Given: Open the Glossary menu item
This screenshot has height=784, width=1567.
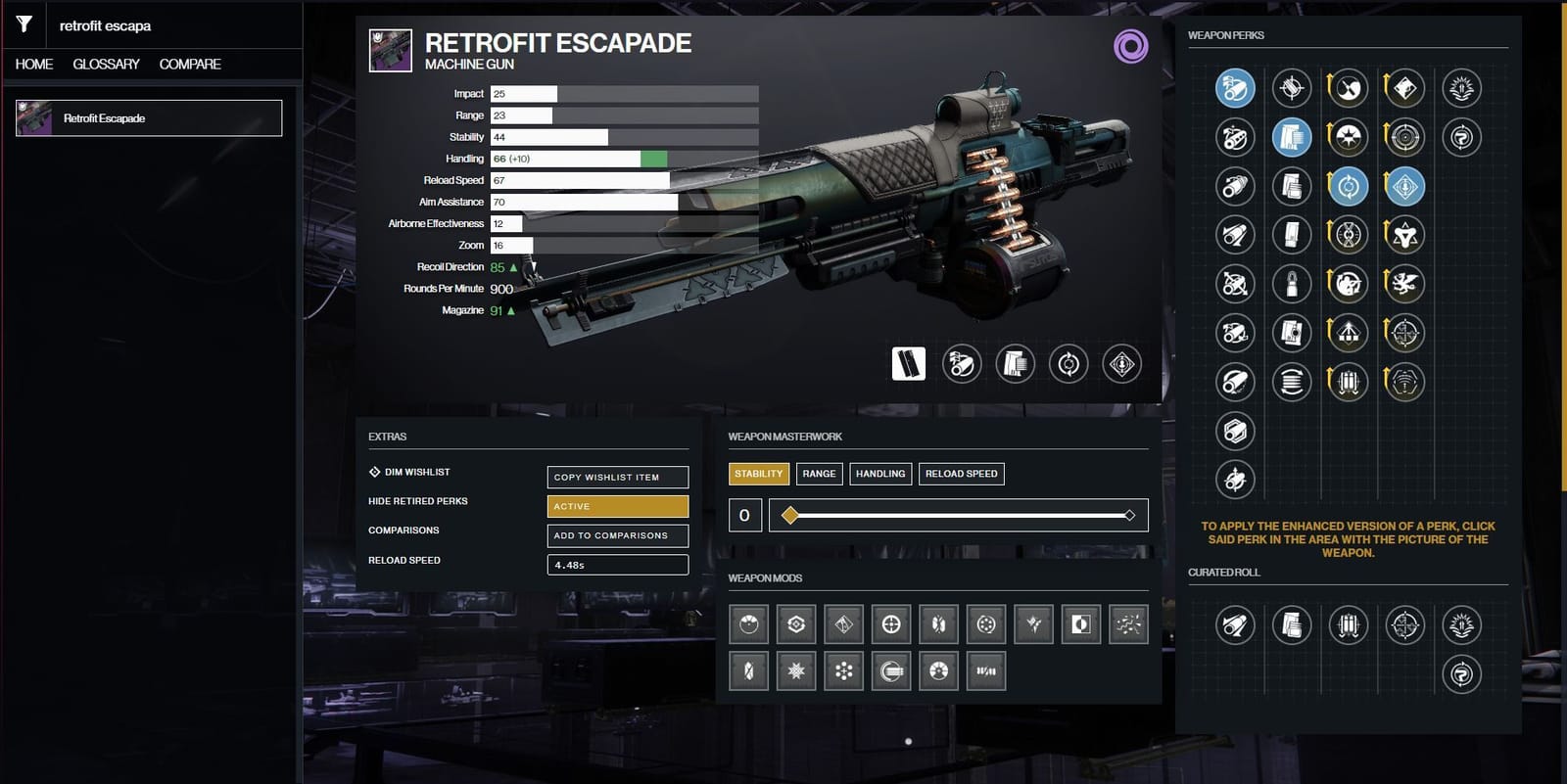Looking at the screenshot, I should point(105,64).
